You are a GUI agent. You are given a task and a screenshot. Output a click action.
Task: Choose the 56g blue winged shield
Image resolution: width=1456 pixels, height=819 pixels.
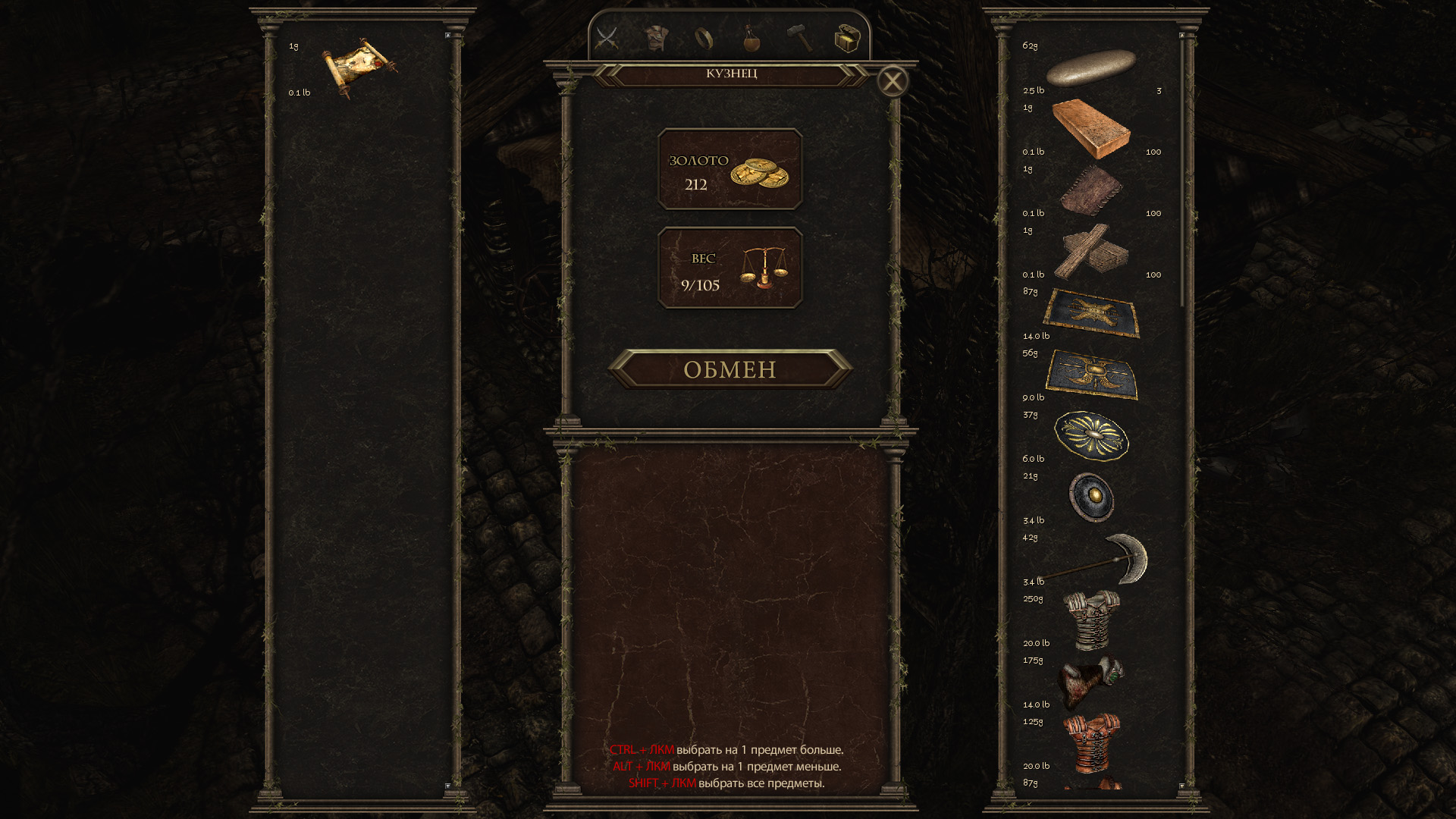(x=1091, y=375)
